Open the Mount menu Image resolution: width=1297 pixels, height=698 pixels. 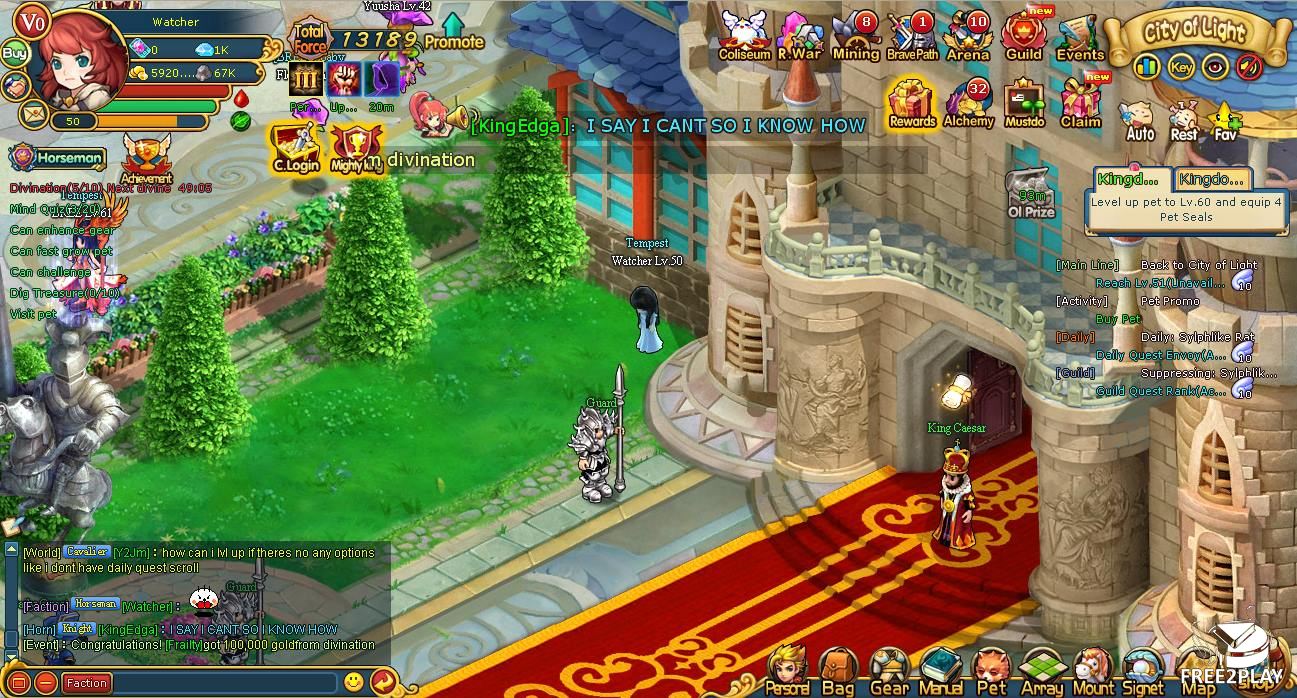[1093, 670]
